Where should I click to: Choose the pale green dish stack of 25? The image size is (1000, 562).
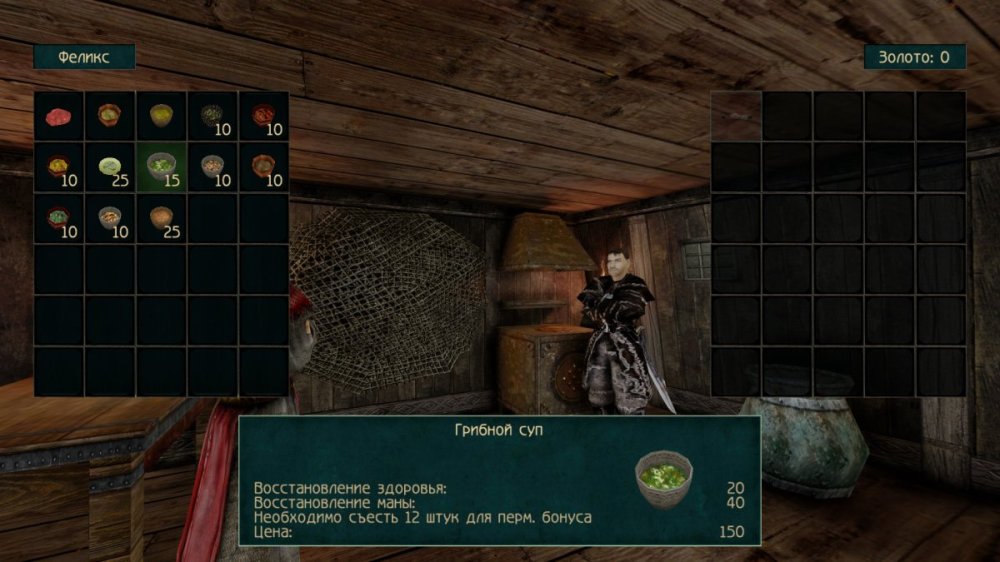pos(110,167)
